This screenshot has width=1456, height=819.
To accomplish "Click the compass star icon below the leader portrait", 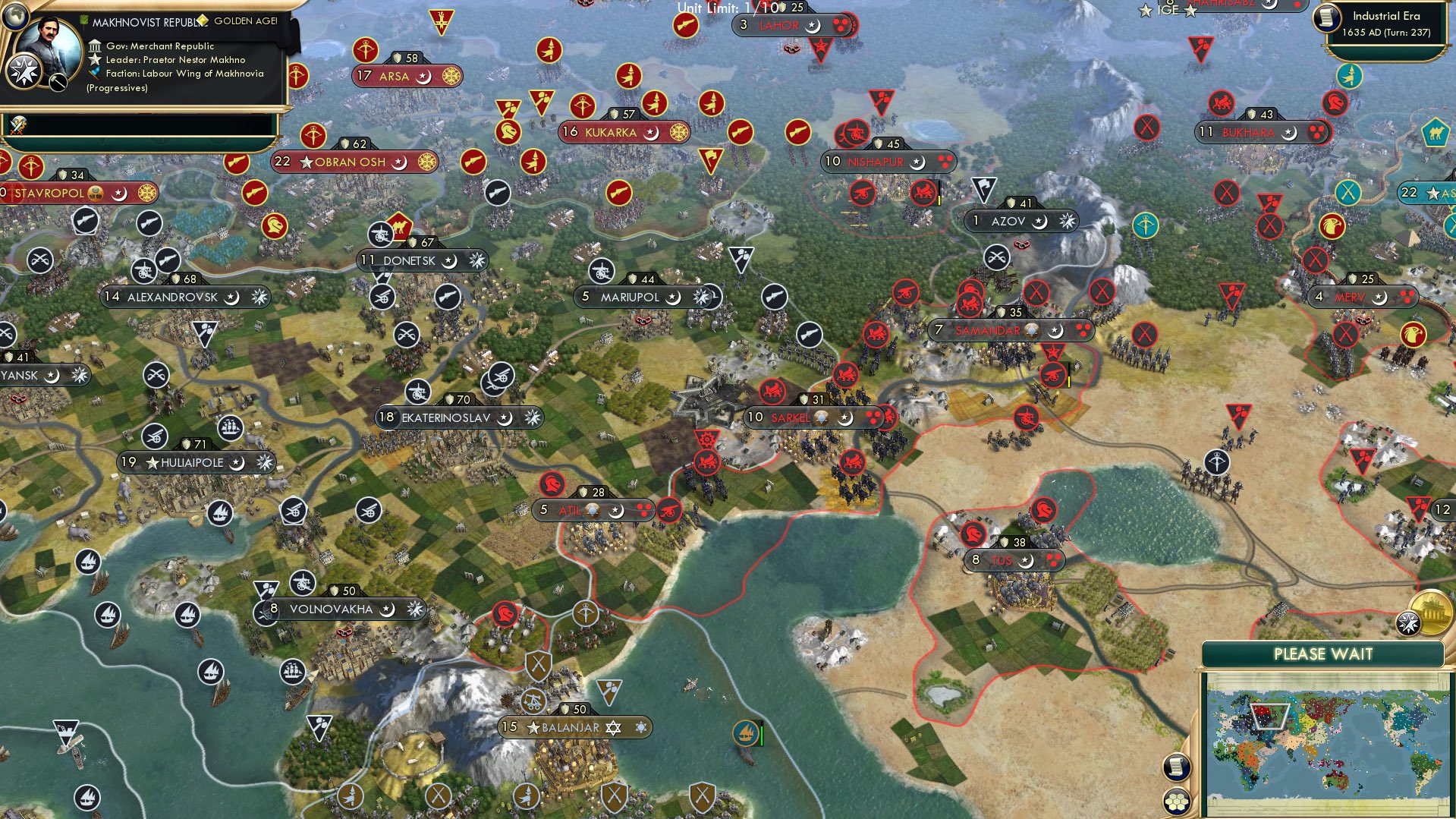I will tap(25, 71).
